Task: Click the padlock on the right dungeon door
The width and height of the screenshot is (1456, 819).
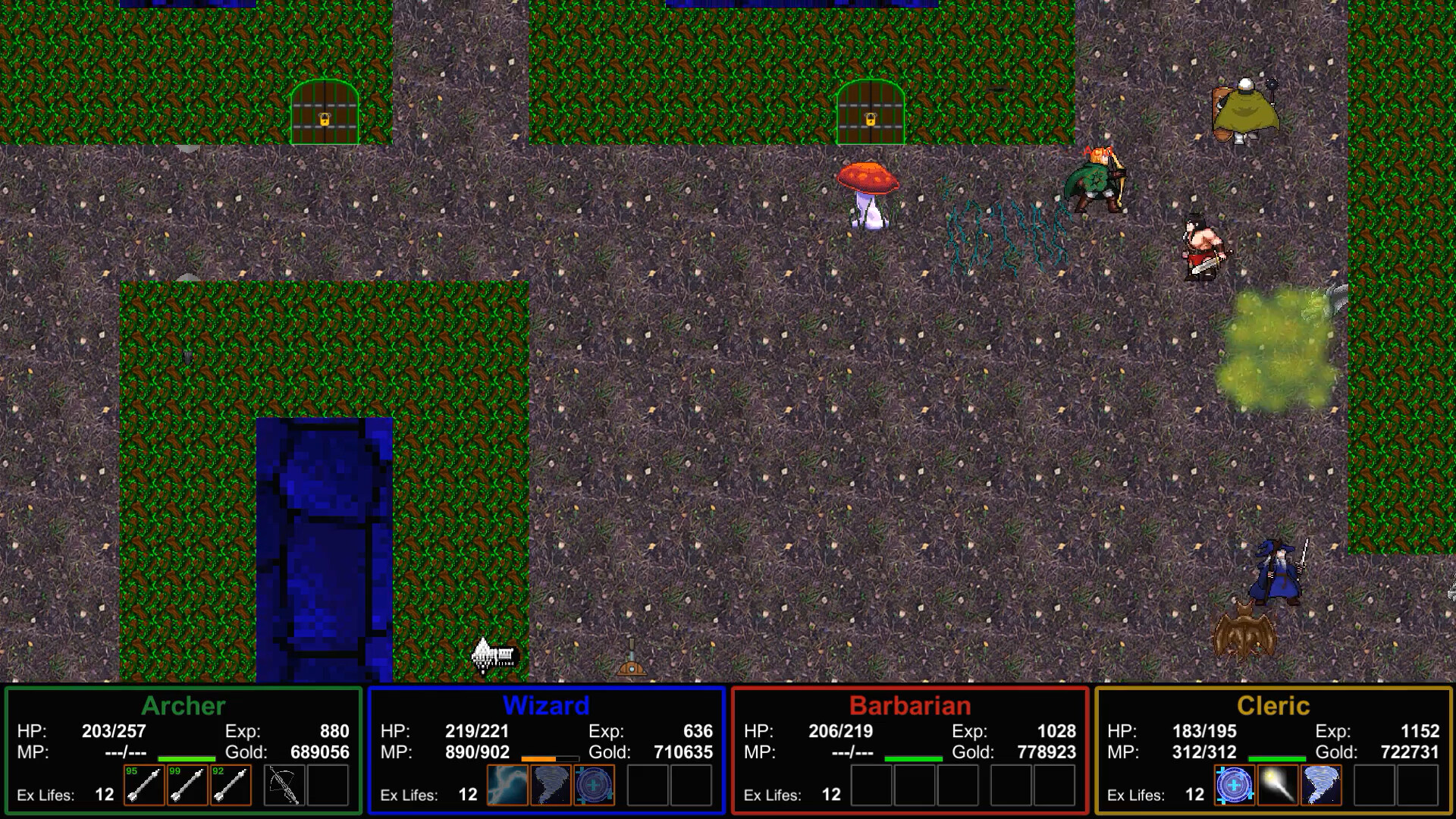Action: [869, 120]
